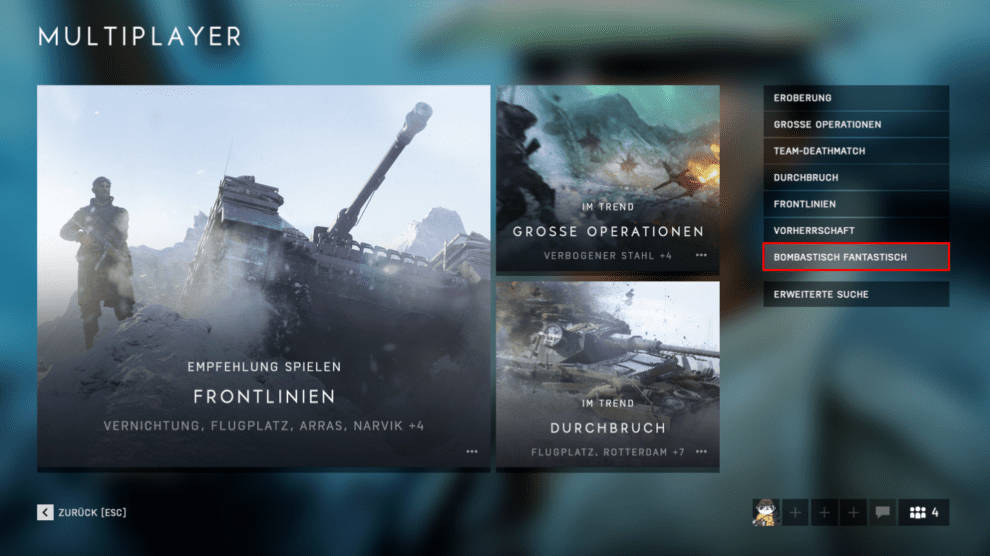Pick the Durchbruch entry in the mode list
This screenshot has width=990, height=556.
[855, 178]
